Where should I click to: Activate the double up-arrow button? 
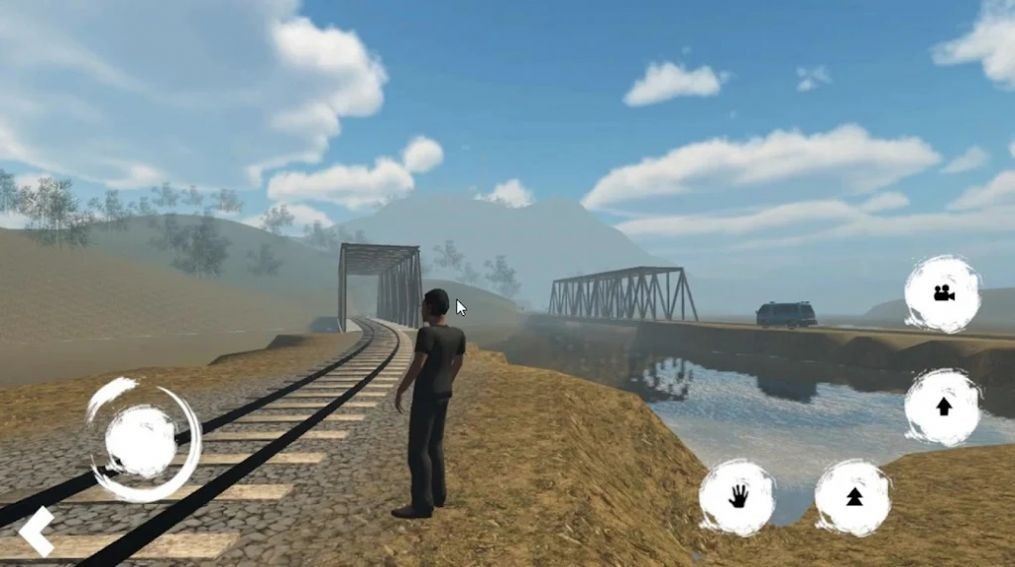pyautogui.click(x=853, y=497)
